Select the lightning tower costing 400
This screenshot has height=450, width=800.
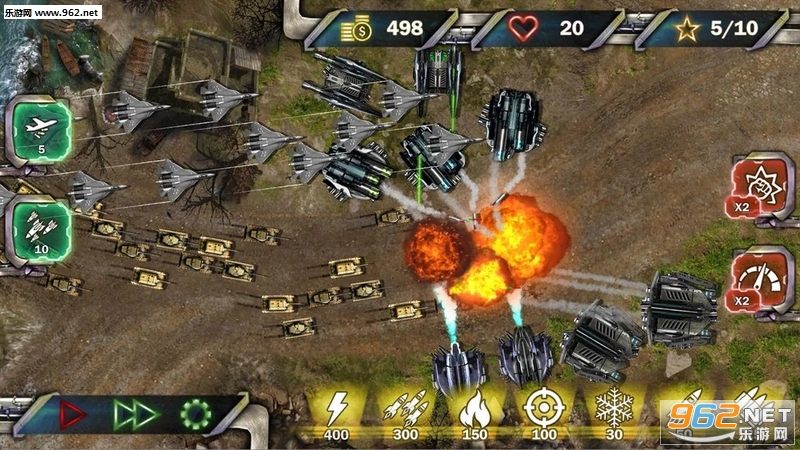[335, 412]
